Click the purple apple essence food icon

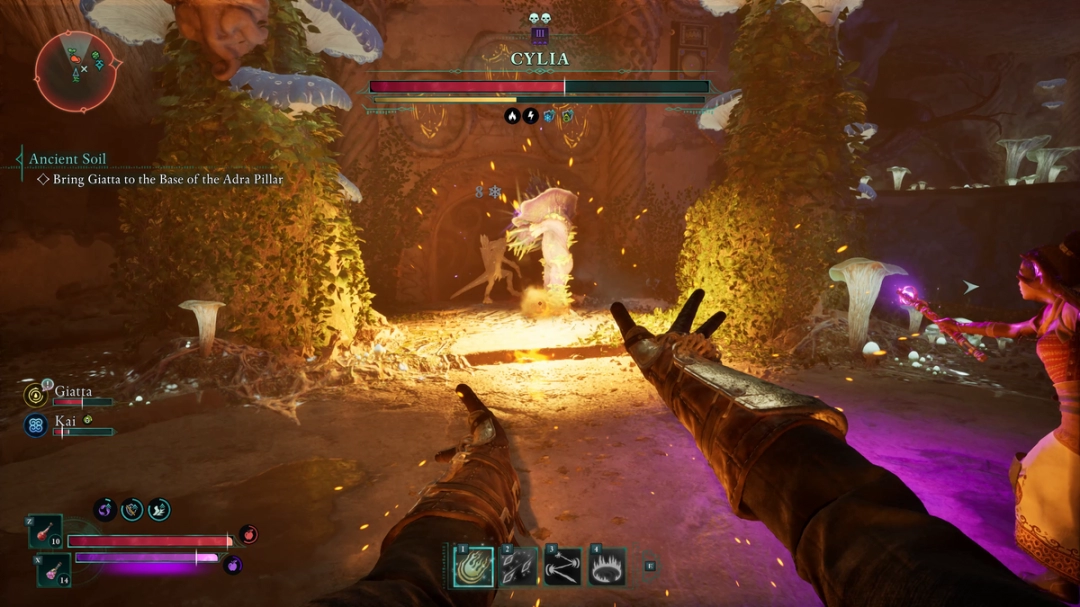click(x=233, y=565)
